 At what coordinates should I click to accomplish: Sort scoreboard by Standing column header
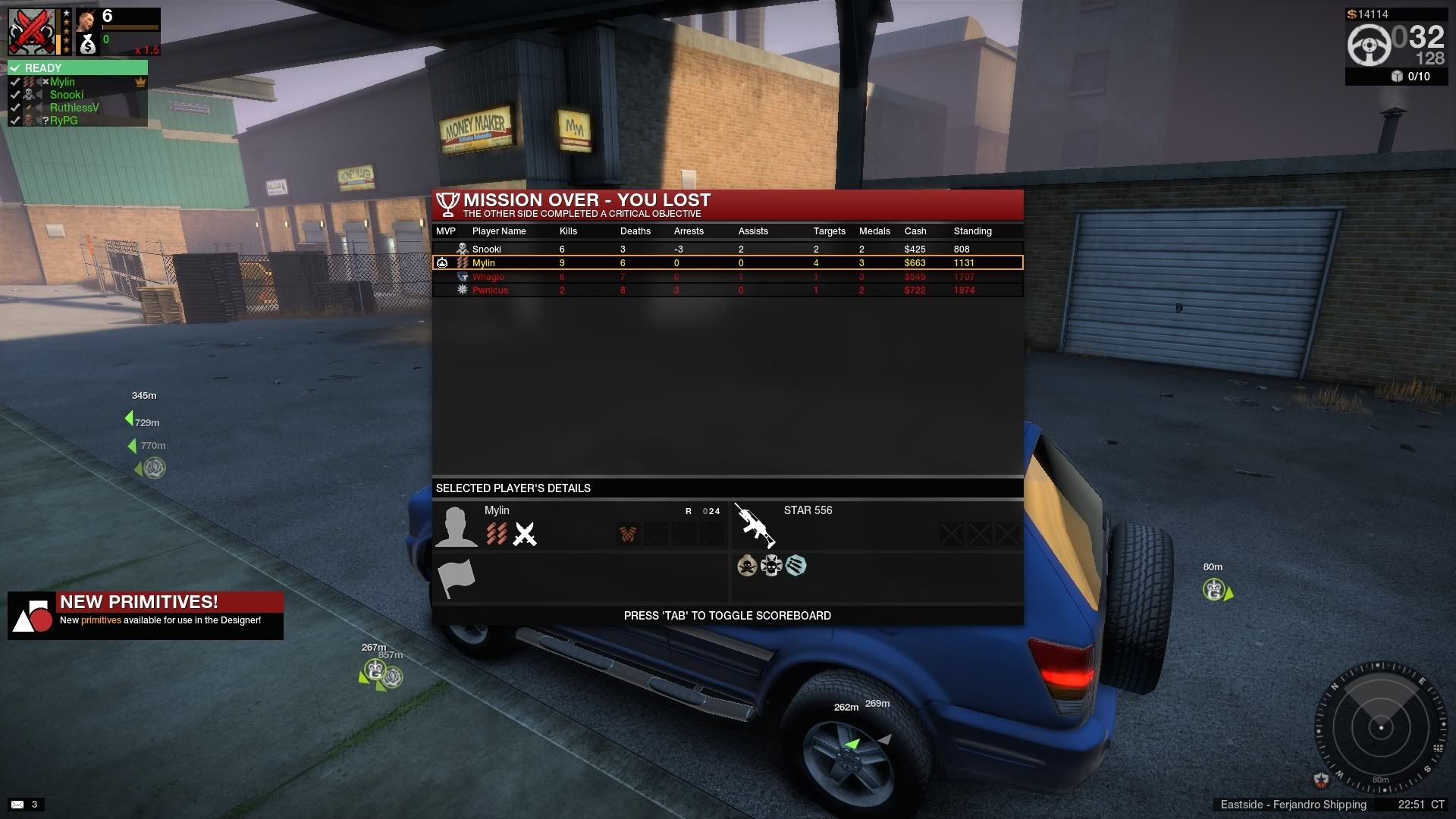972,231
